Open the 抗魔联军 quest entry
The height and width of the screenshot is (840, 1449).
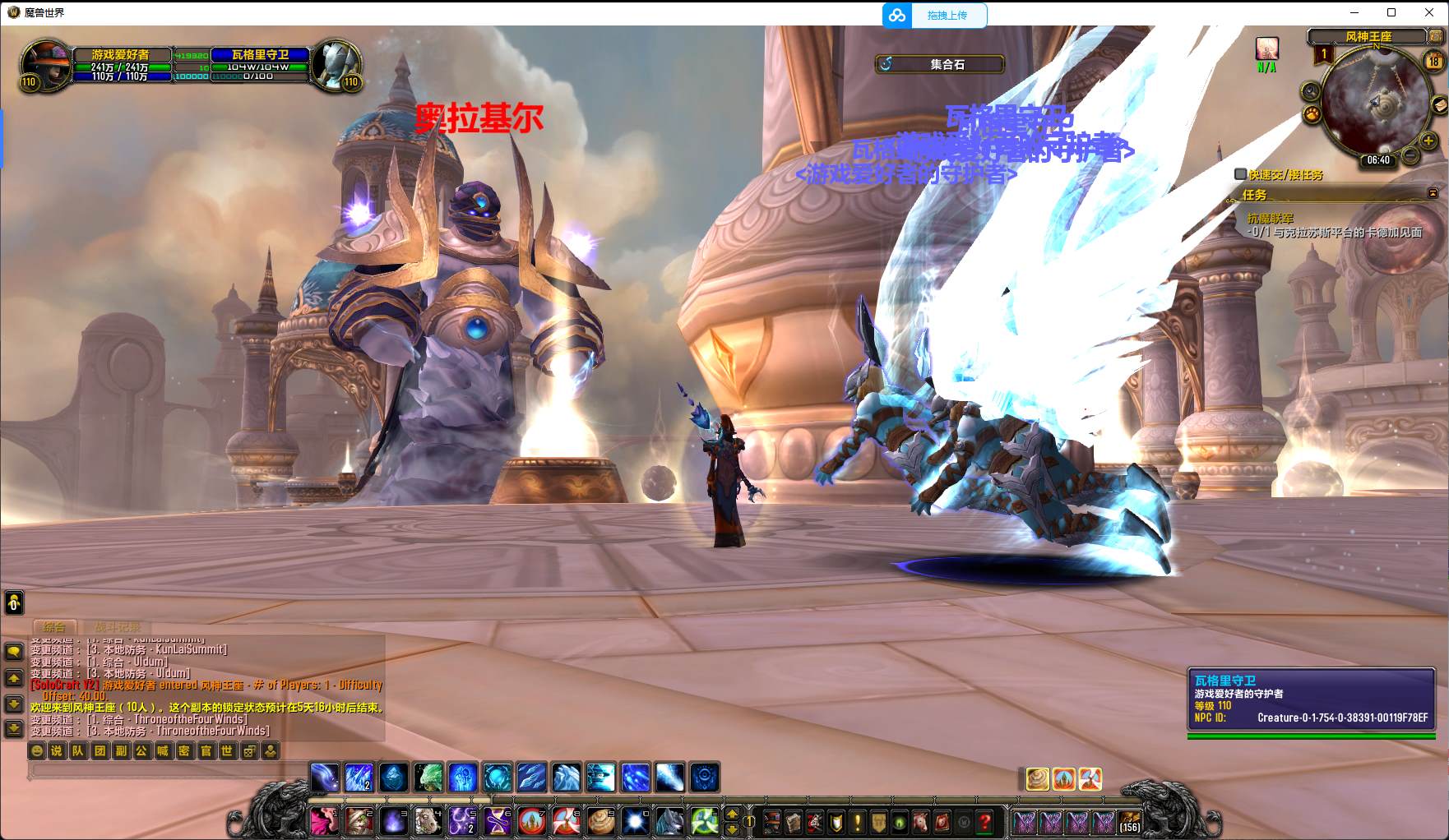(x=1271, y=219)
